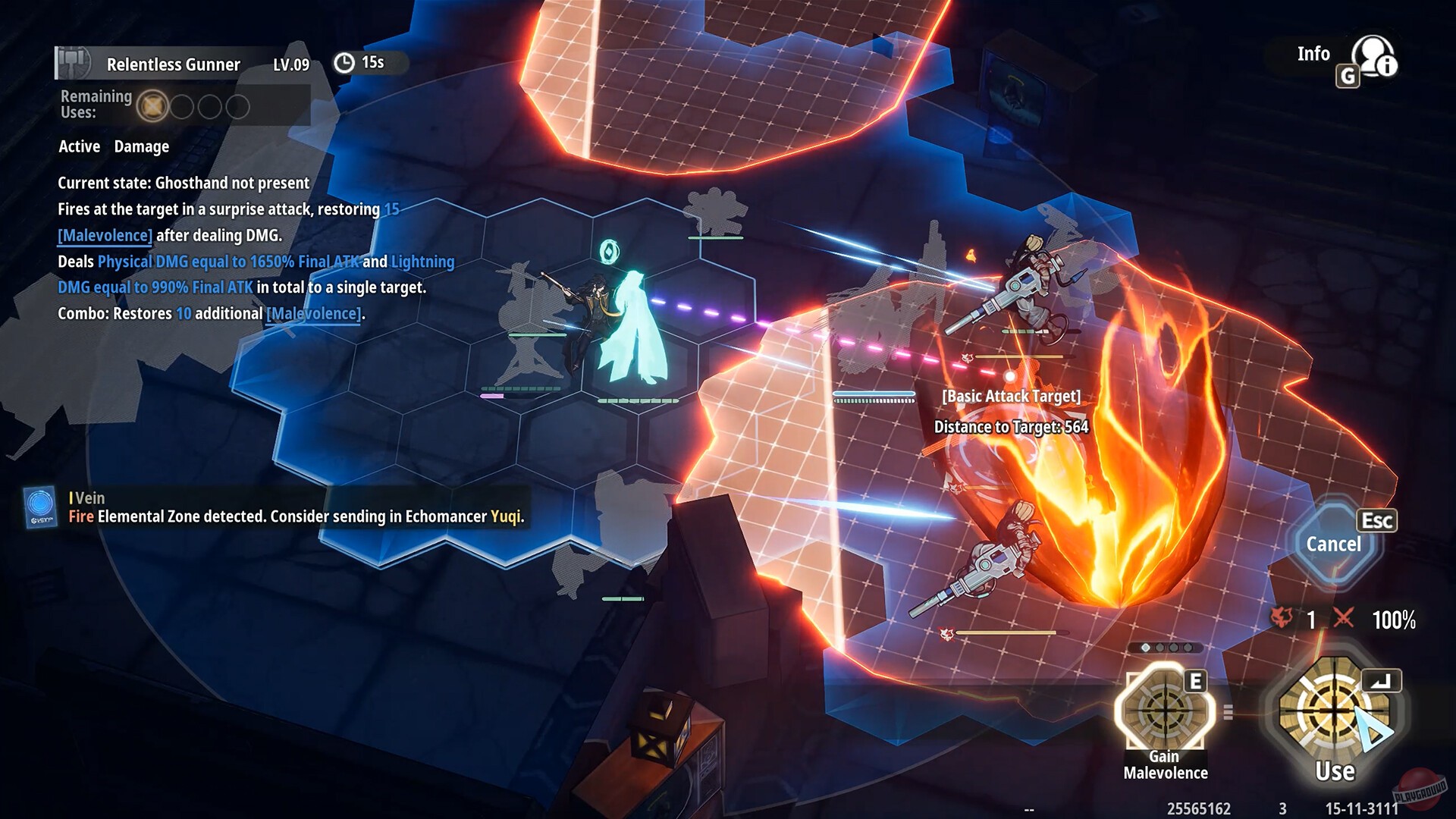The height and width of the screenshot is (819, 1456).
Task: Click the E hotkey badge on Gain Malevolence
Action: point(1197,682)
